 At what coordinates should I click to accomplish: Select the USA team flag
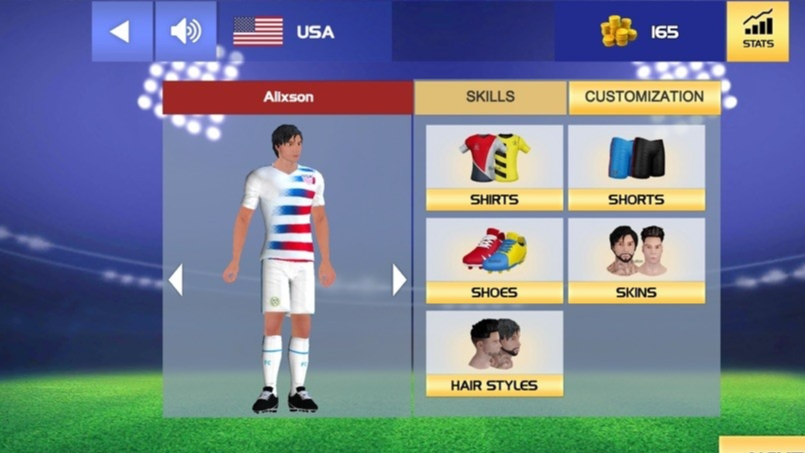tap(258, 31)
